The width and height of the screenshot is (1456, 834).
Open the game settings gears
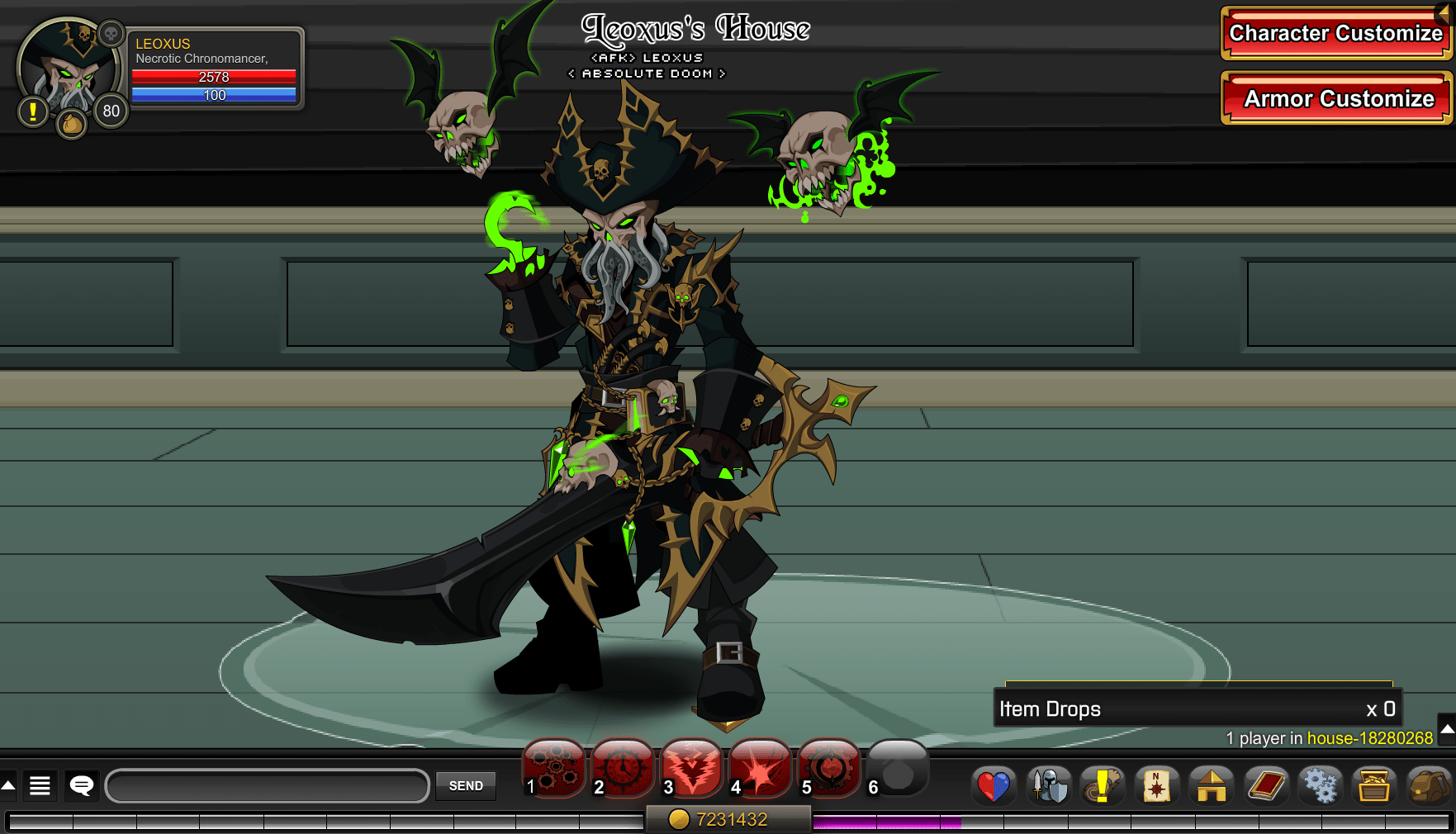tap(1321, 786)
